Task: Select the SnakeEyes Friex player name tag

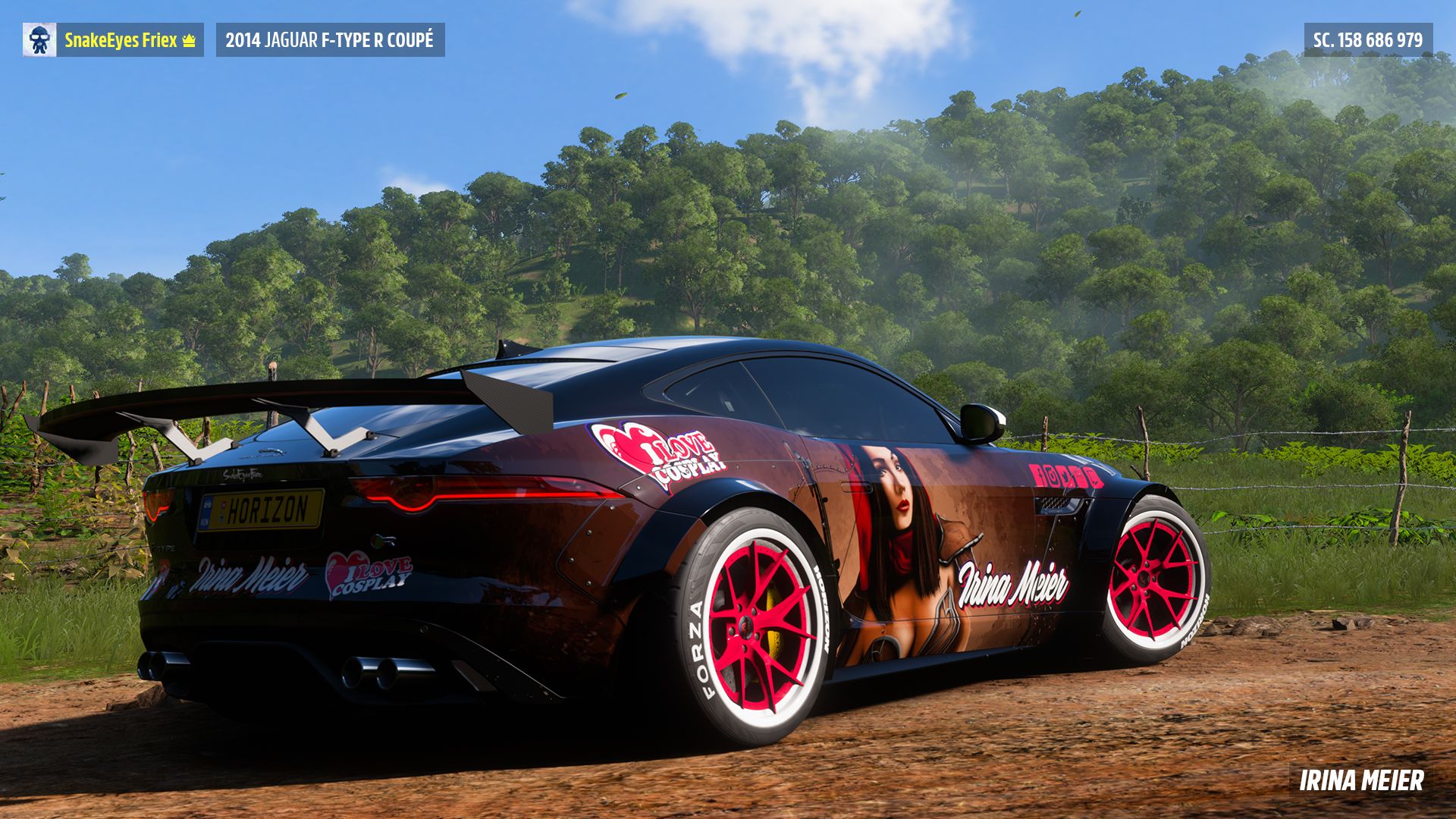Action: coord(130,40)
